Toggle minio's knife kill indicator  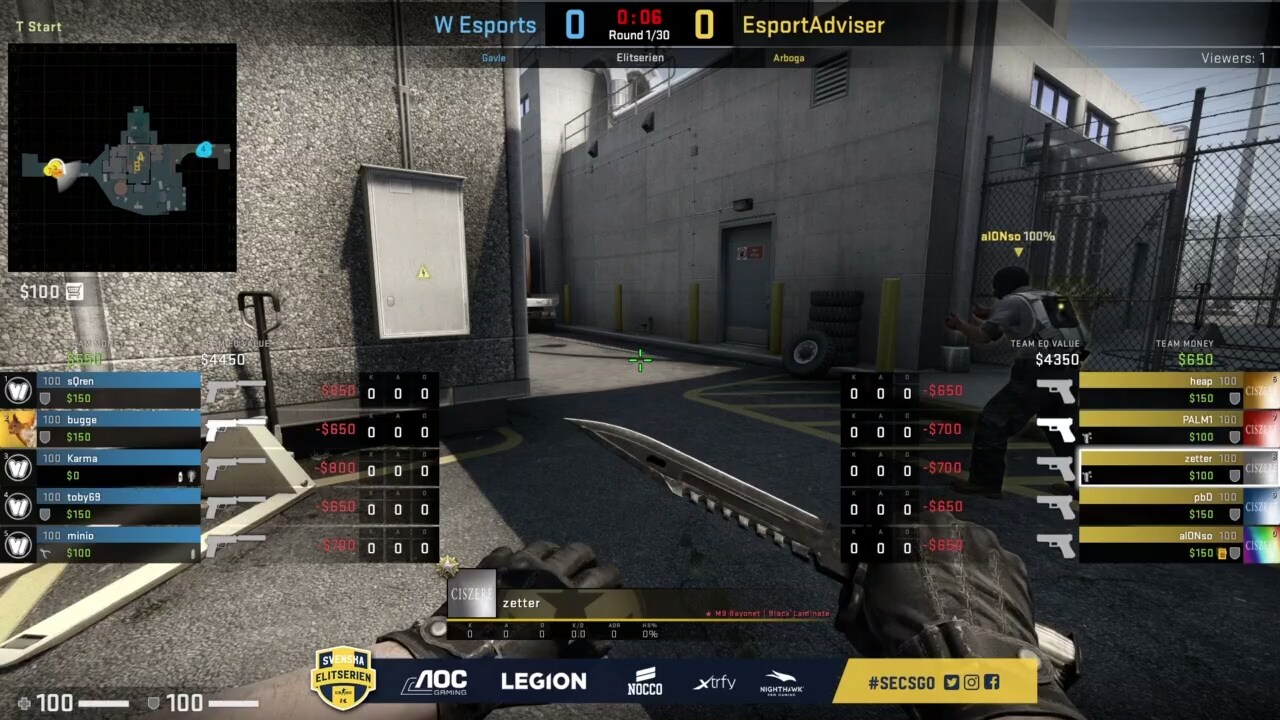tap(44, 552)
